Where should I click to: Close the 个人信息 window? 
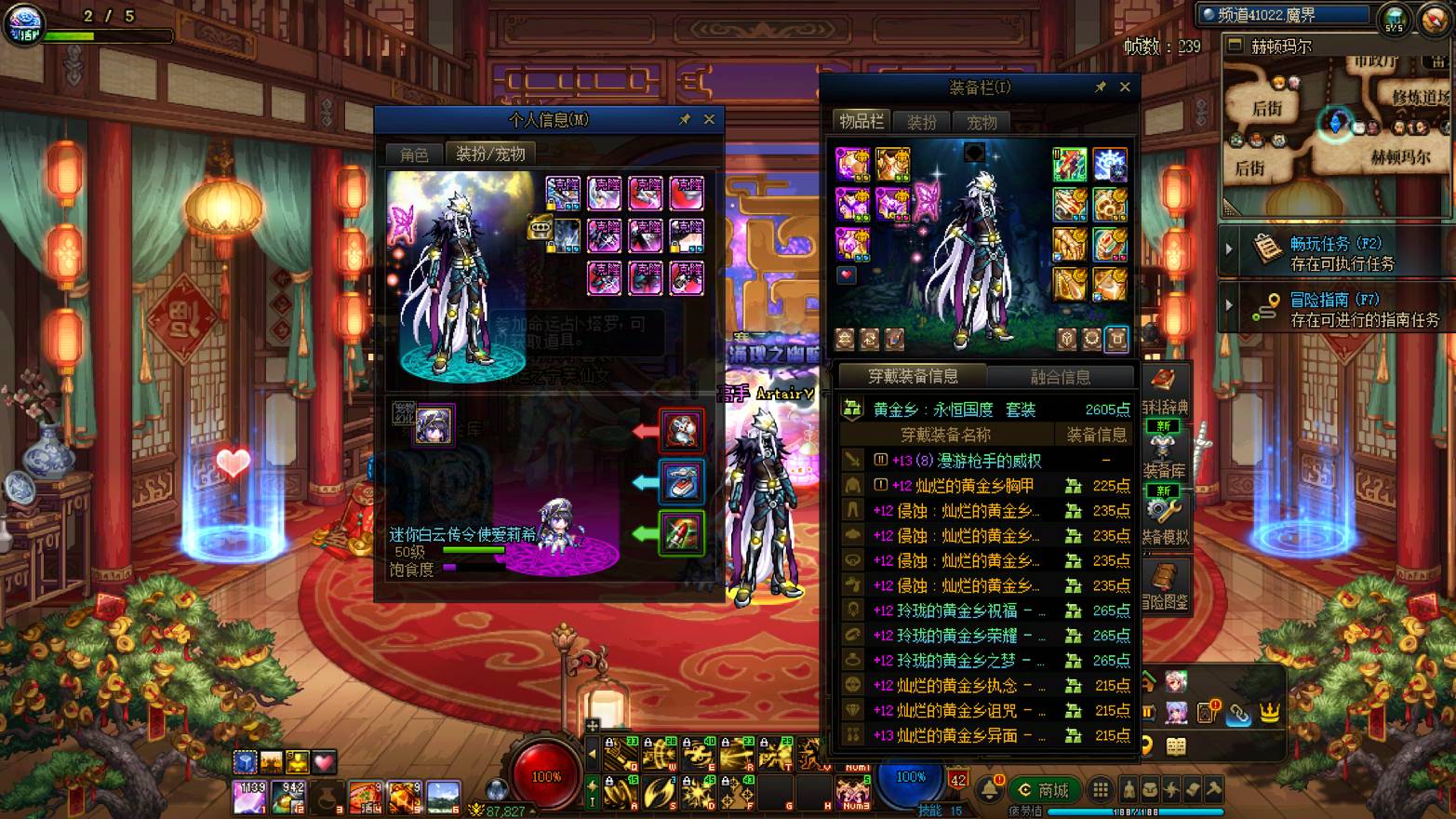[709, 119]
